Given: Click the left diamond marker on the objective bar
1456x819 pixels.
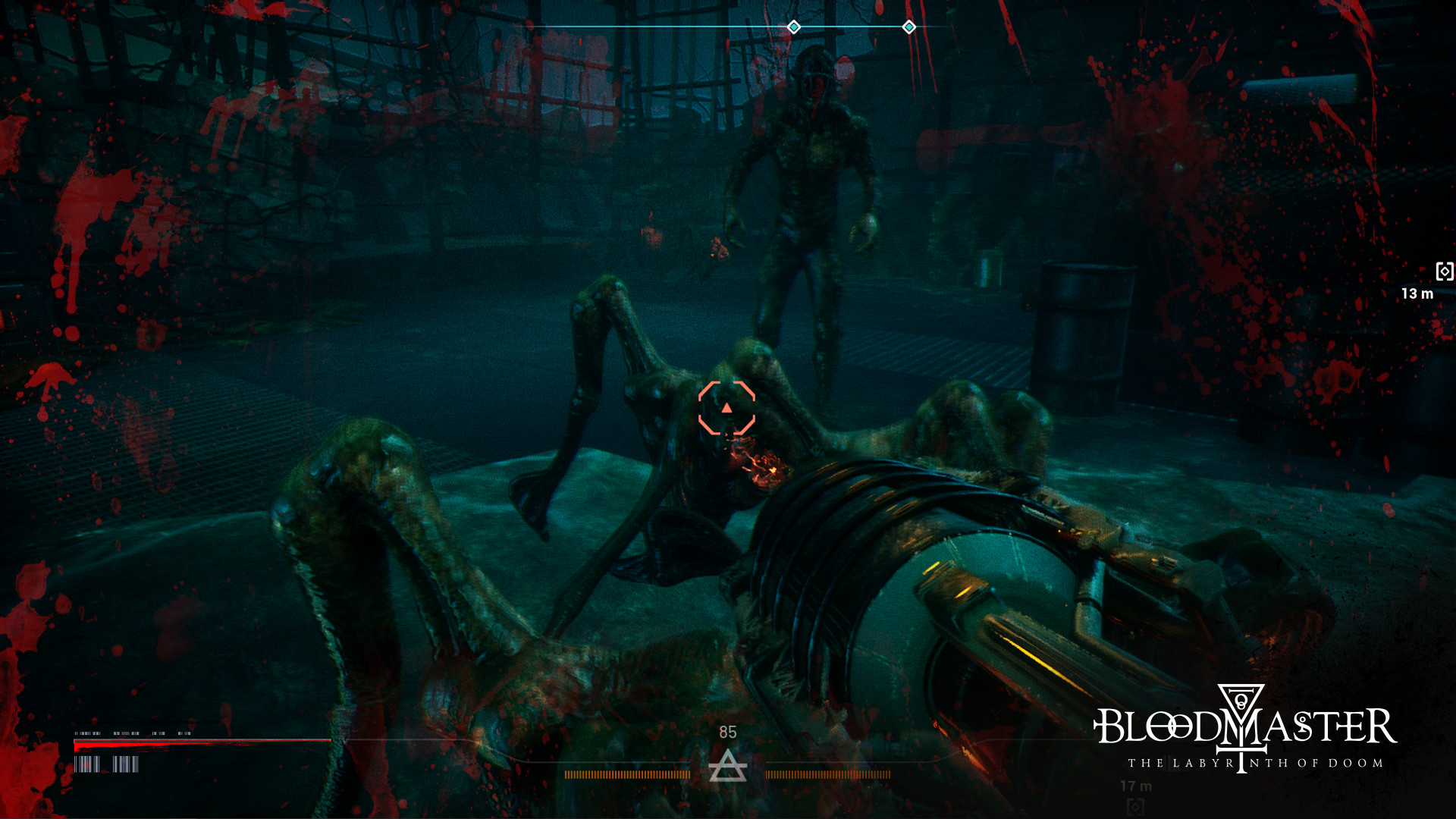Looking at the screenshot, I should (x=795, y=27).
